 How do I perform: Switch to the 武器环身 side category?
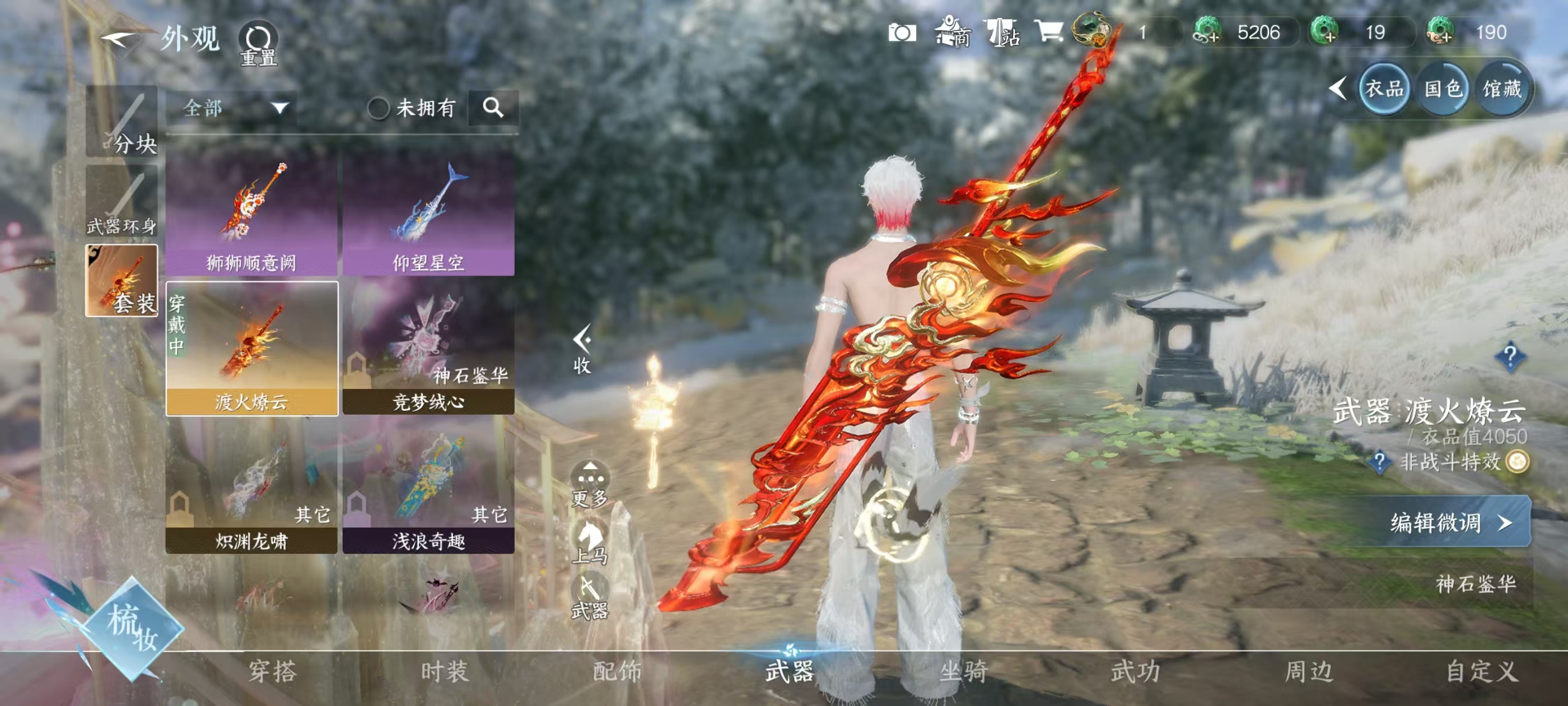122,201
